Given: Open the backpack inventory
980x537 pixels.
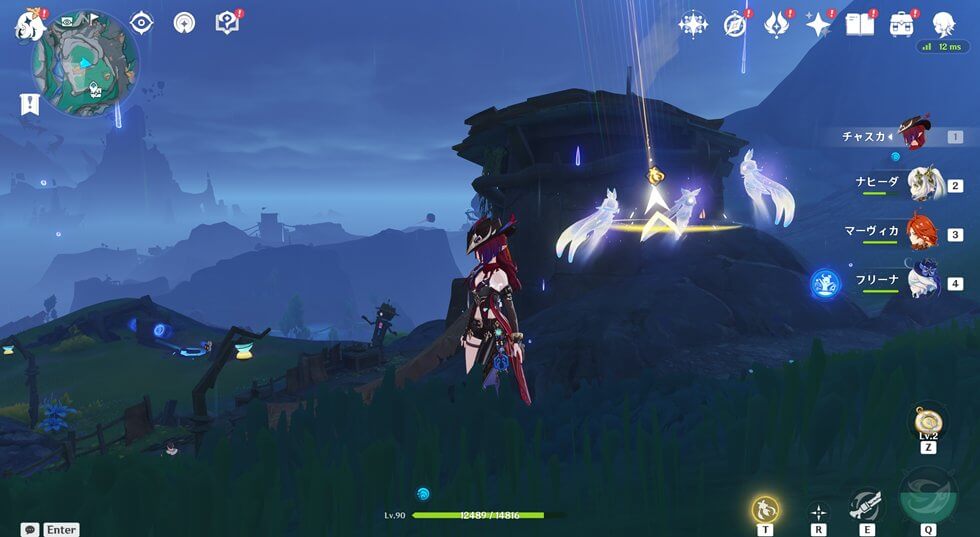Looking at the screenshot, I should (x=901, y=24).
